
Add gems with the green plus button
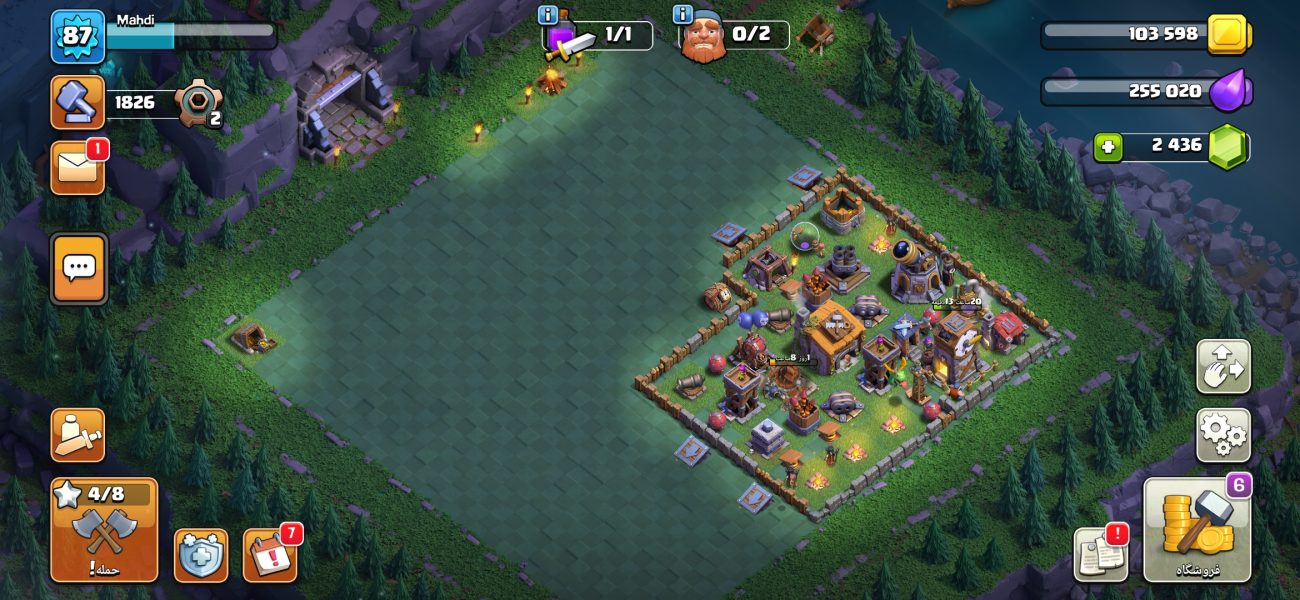(1107, 147)
